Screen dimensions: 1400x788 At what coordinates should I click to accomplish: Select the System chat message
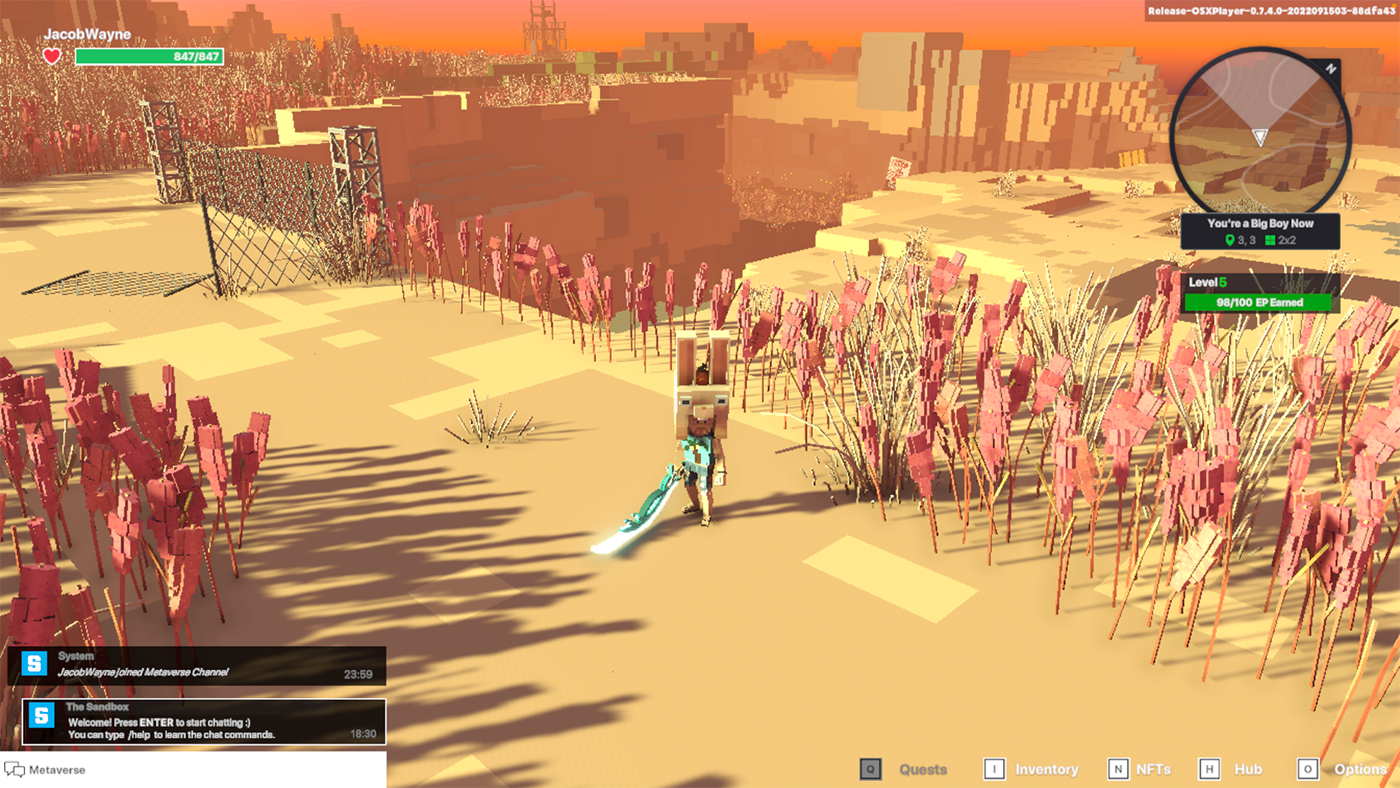pos(197,665)
